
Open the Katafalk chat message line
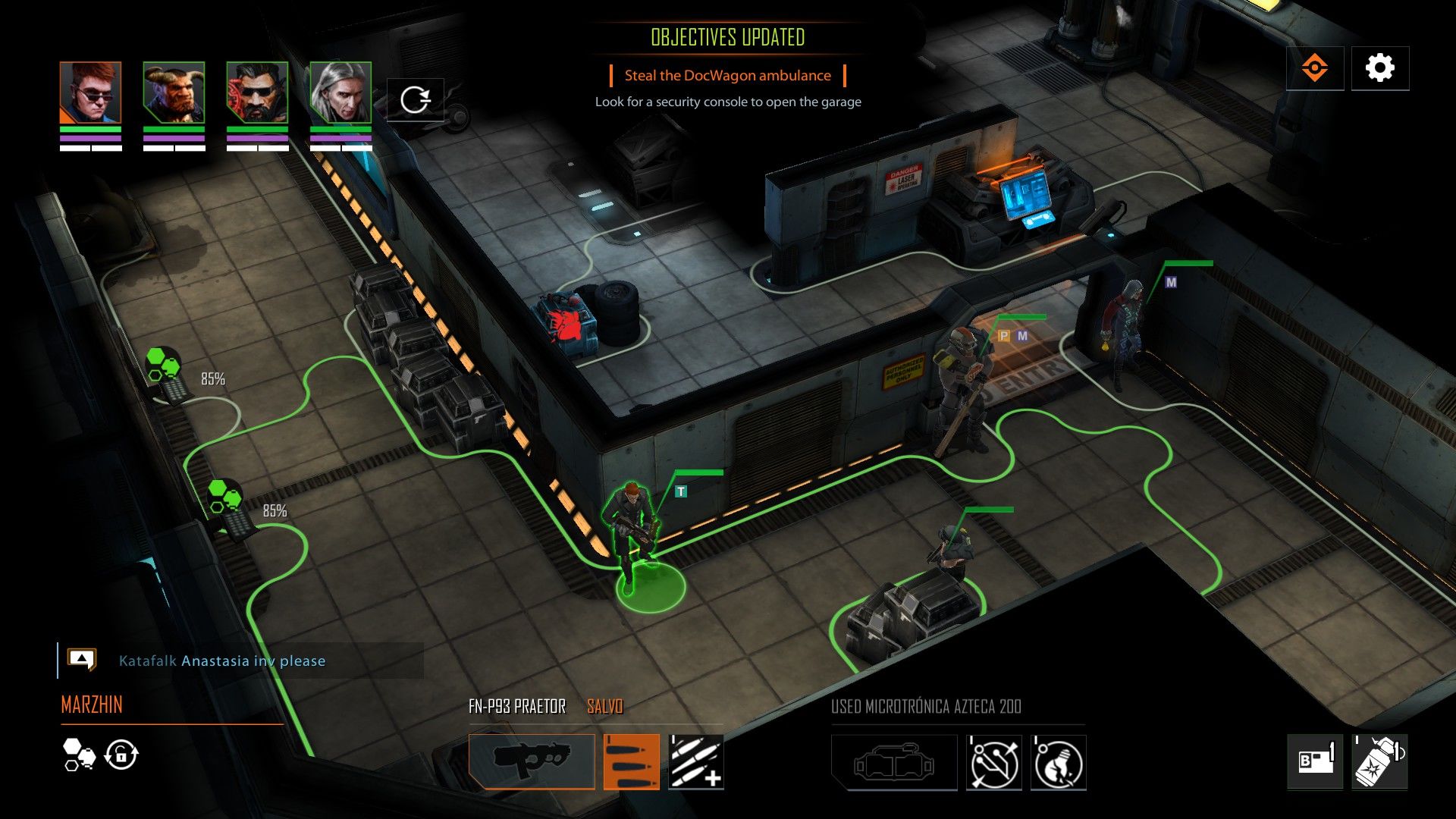(222, 661)
